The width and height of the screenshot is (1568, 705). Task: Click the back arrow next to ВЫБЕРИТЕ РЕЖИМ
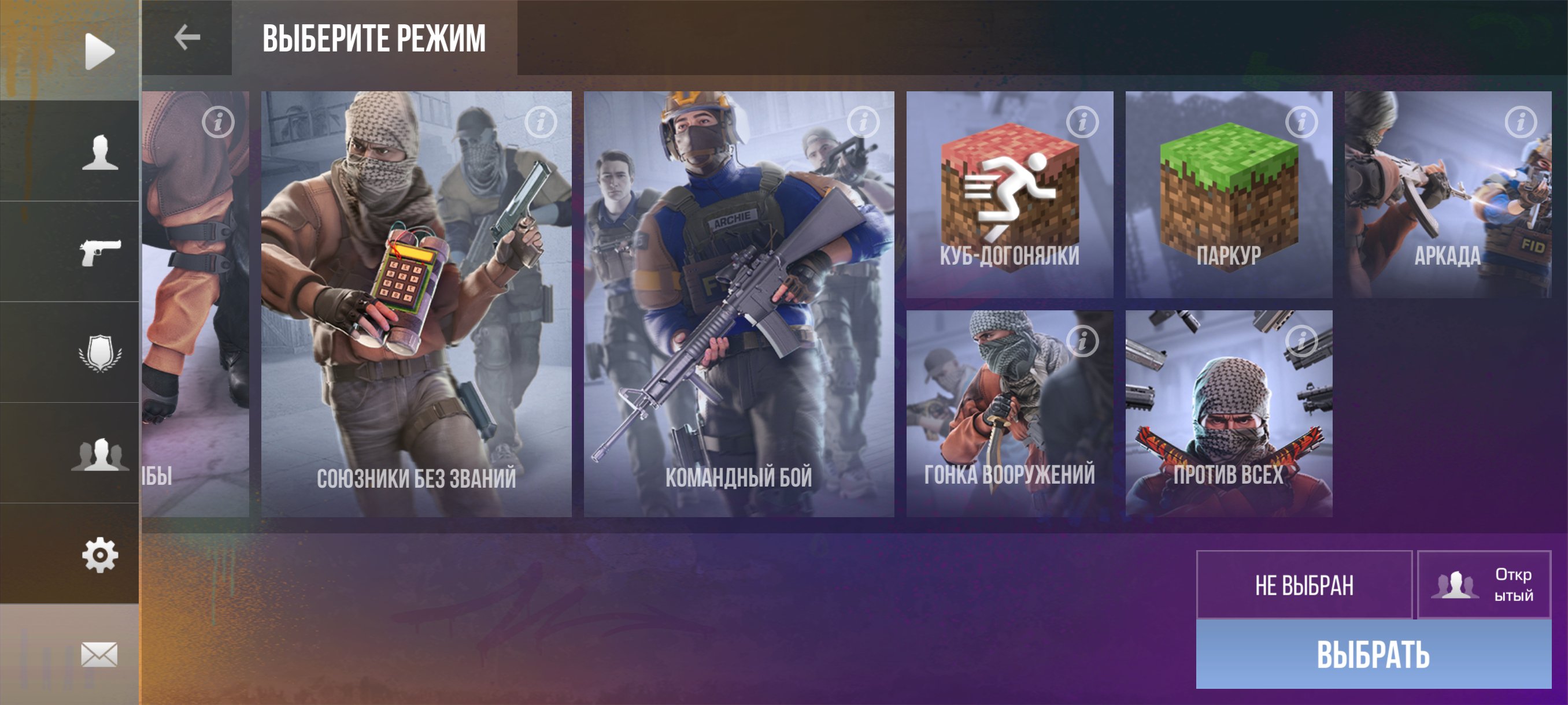(x=186, y=36)
